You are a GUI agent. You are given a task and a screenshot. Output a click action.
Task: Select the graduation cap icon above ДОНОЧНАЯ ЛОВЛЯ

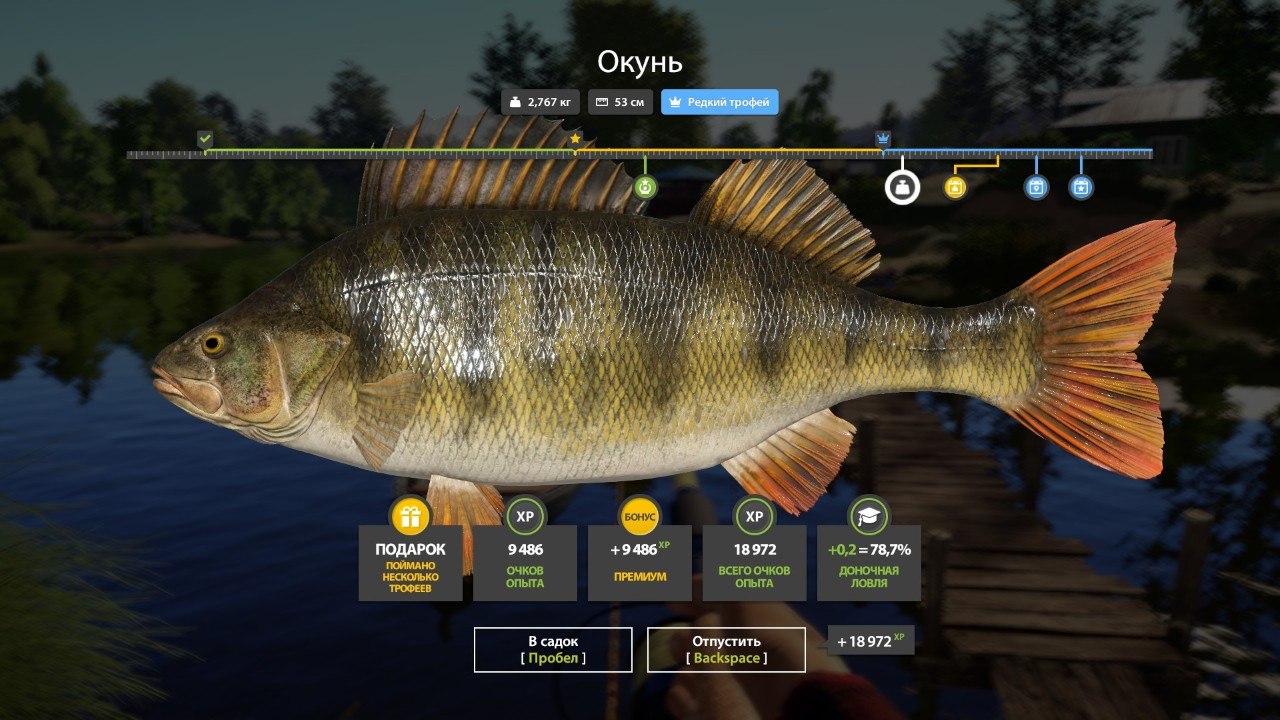click(x=868, y=517)
